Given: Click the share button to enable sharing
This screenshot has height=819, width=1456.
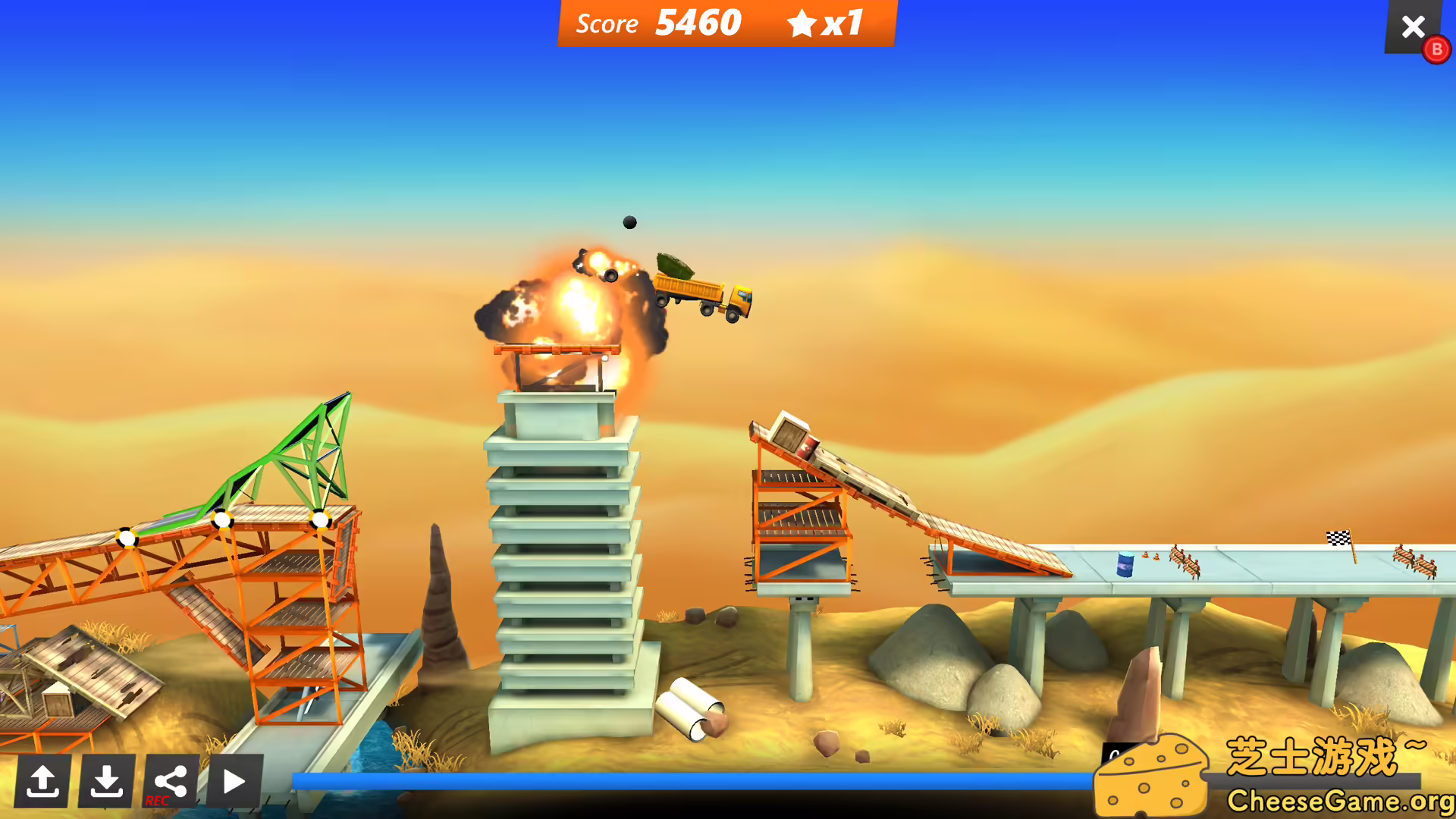Looking at the screenshot, I should (x=170, y=779).
